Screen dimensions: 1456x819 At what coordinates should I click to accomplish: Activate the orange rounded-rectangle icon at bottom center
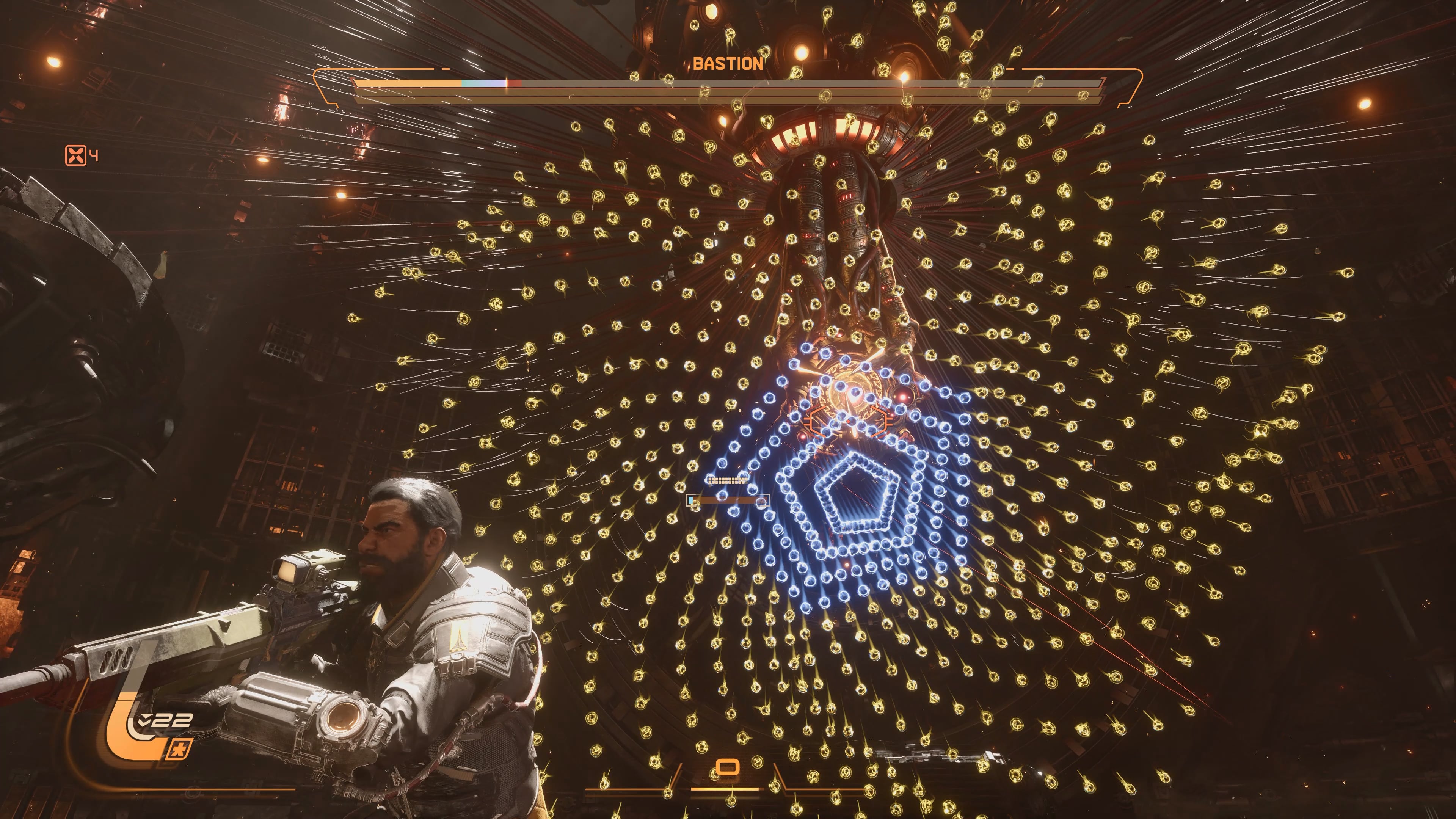coord(727,767)
